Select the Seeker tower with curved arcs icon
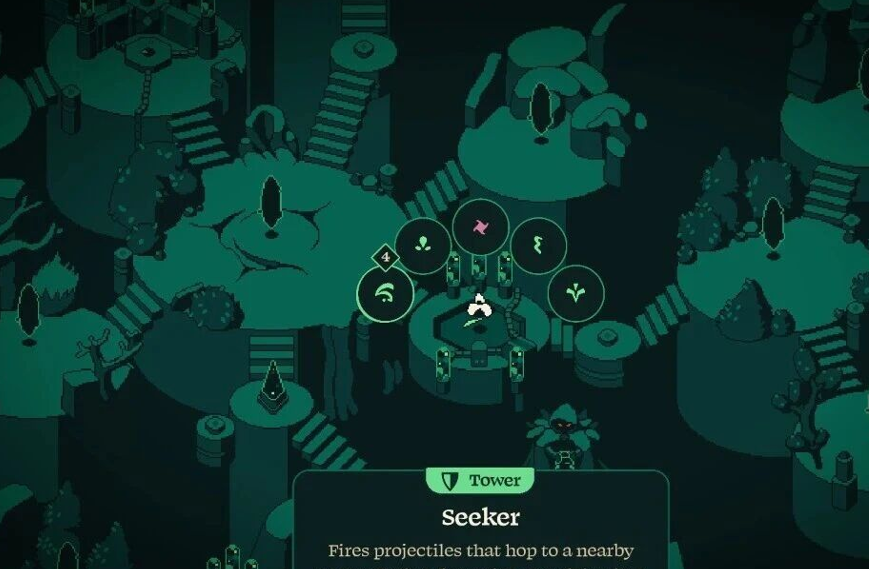Viewport: 869px width, 569px height. [385, 295]
